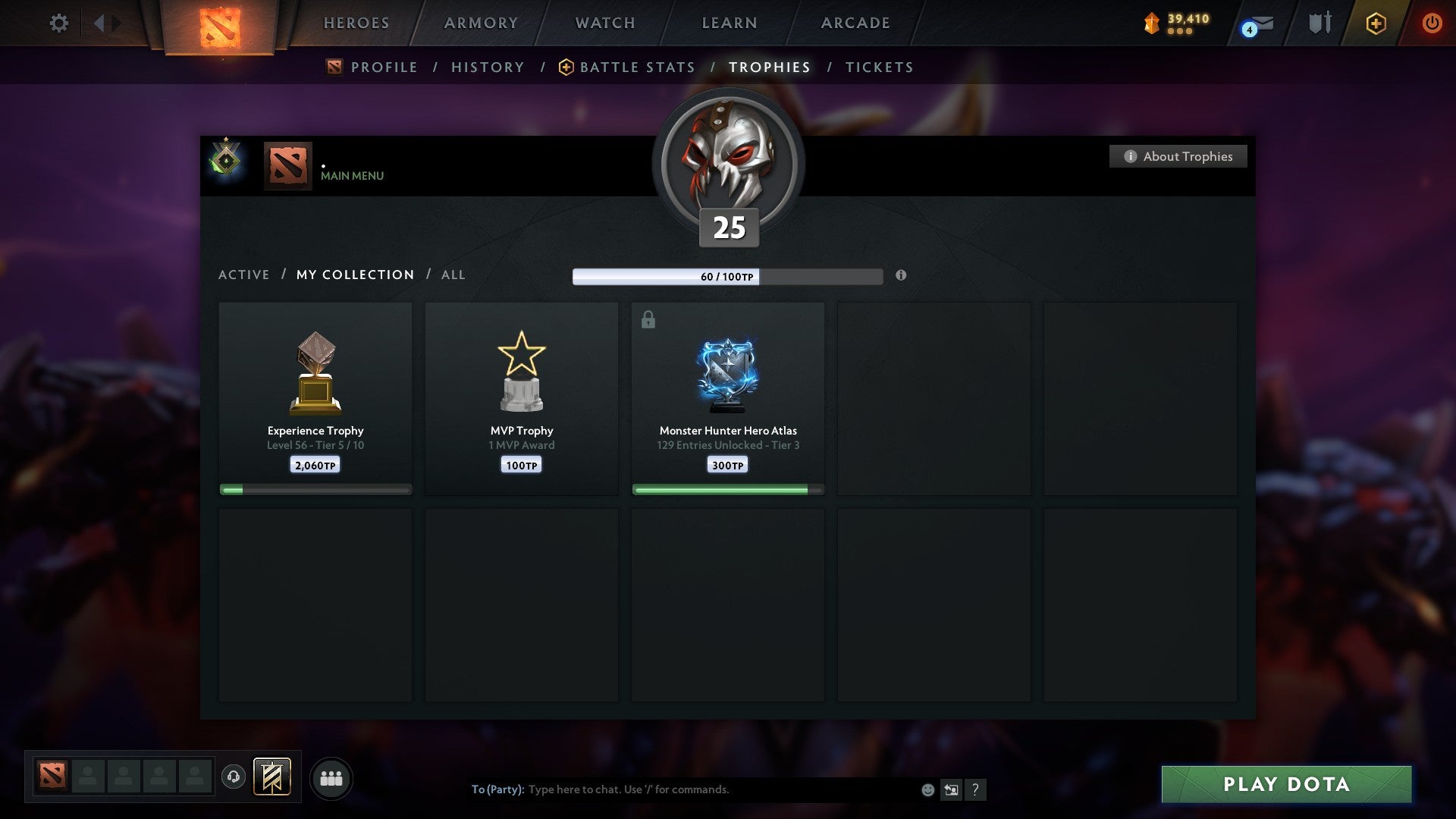Toggle the chat popout window

(950, 789)
